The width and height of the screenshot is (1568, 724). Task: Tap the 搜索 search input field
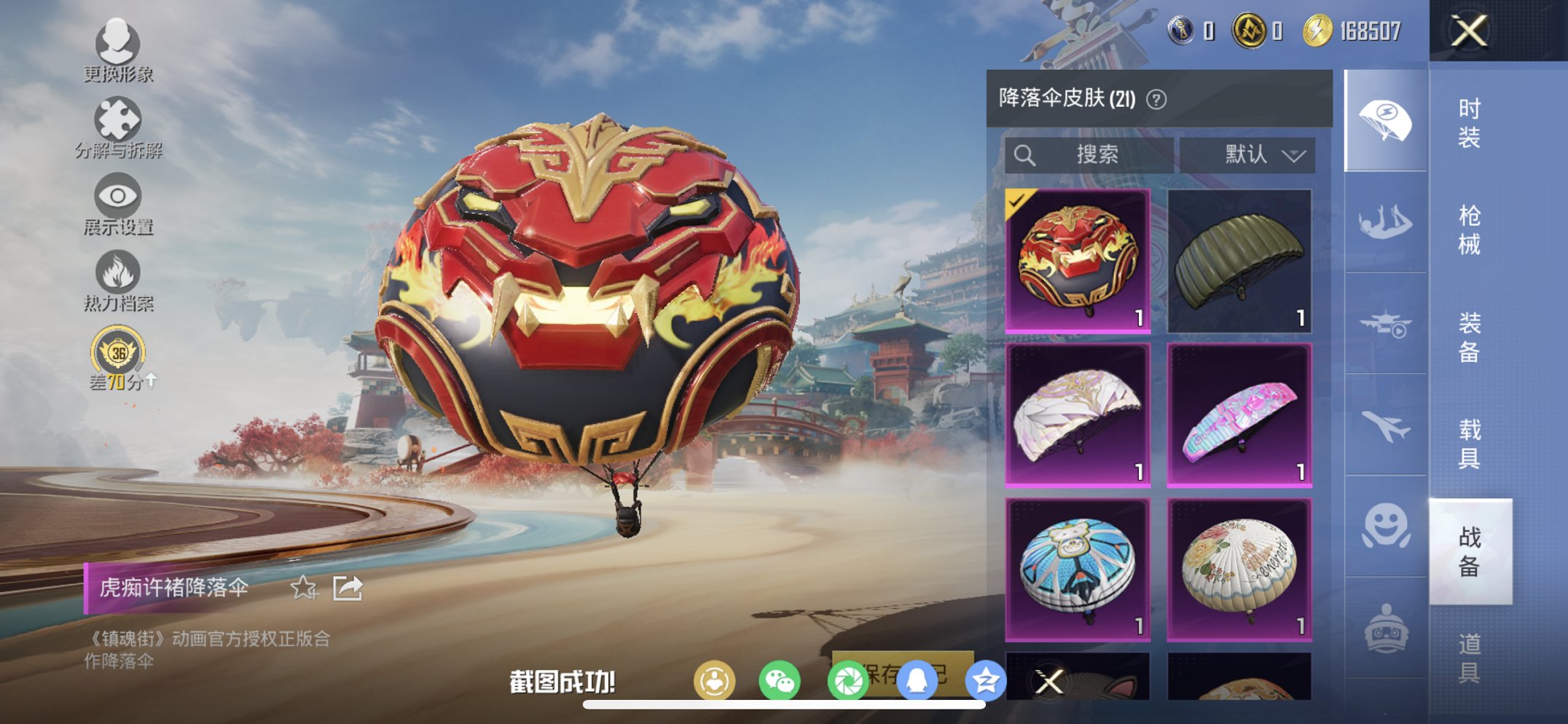[x=1089, y=155]
